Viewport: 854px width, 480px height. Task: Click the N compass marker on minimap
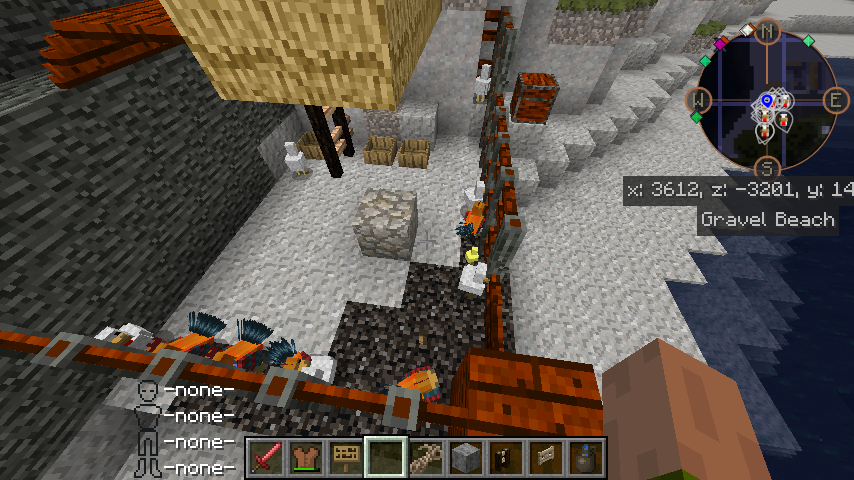[768, 32]
